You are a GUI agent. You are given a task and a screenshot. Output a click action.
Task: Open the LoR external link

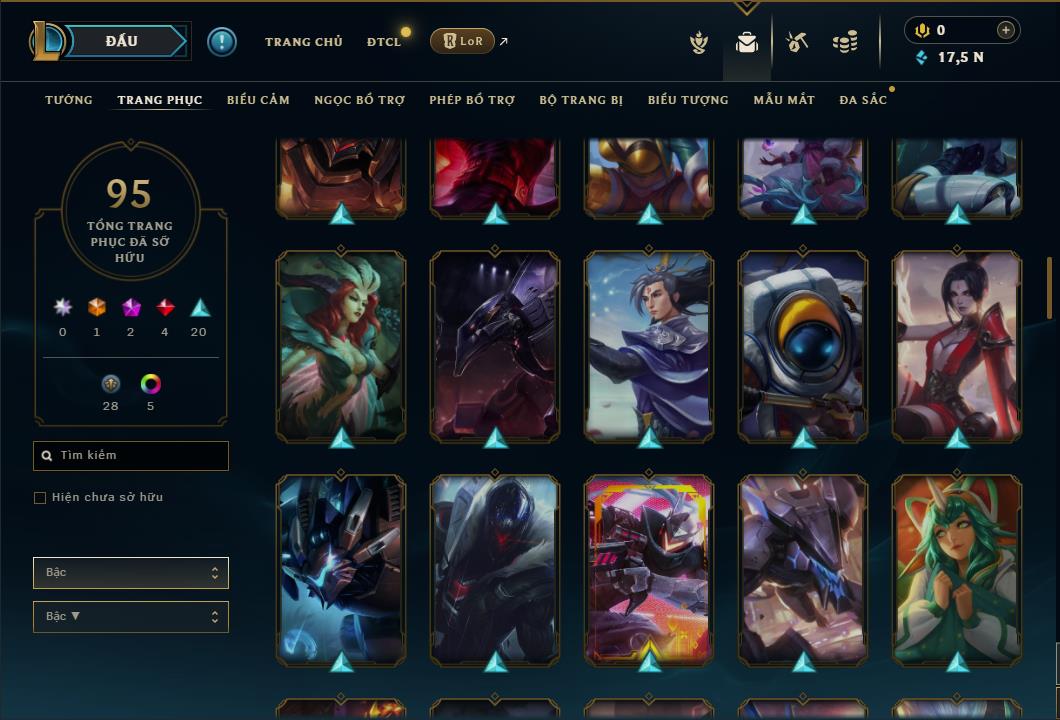point(463,41)
